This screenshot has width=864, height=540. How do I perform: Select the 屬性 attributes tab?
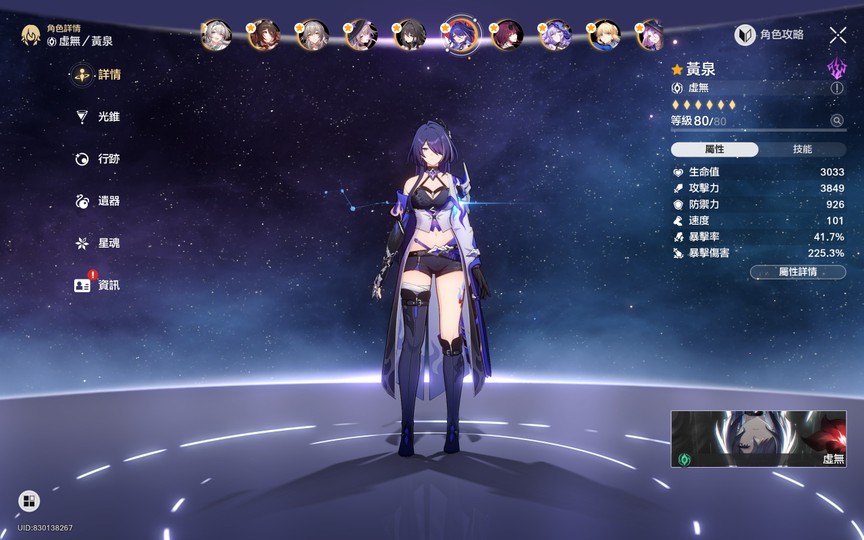tap(715, 149)
